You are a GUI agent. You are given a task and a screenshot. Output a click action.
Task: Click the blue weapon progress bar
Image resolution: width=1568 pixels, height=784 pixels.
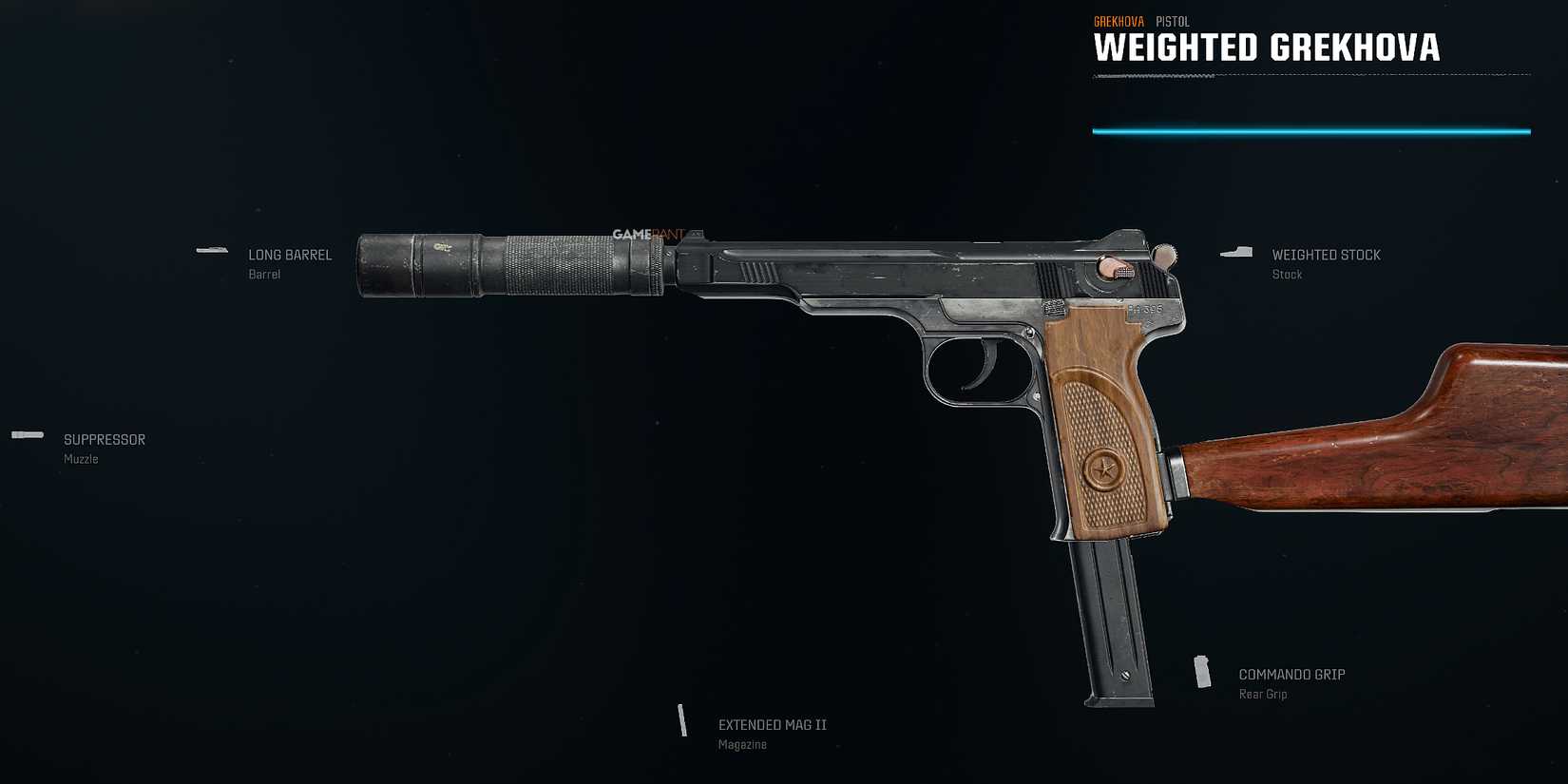1313,131
